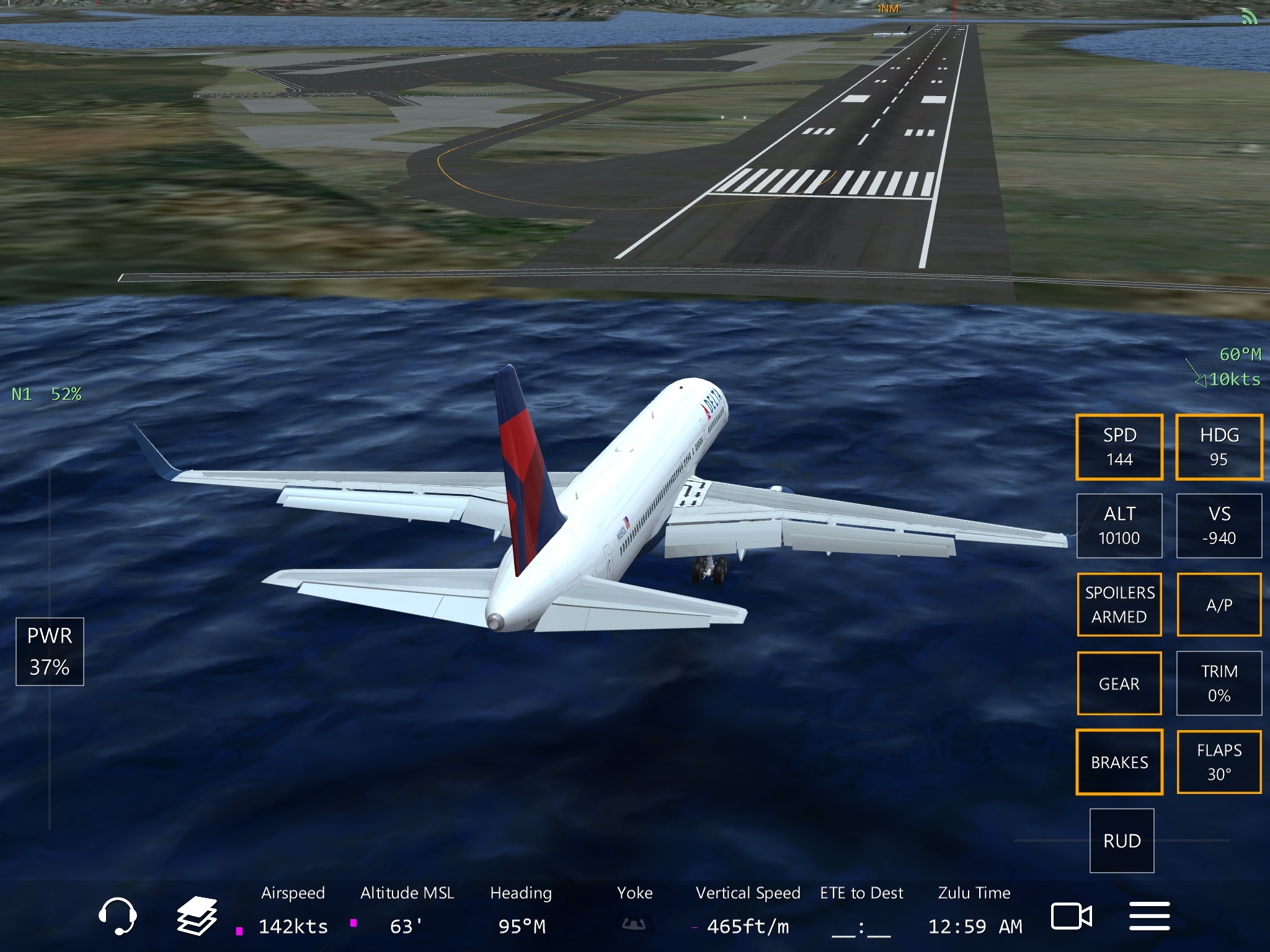Engage the BRAKES button
1270x952 pixels.
point(1119,762)
